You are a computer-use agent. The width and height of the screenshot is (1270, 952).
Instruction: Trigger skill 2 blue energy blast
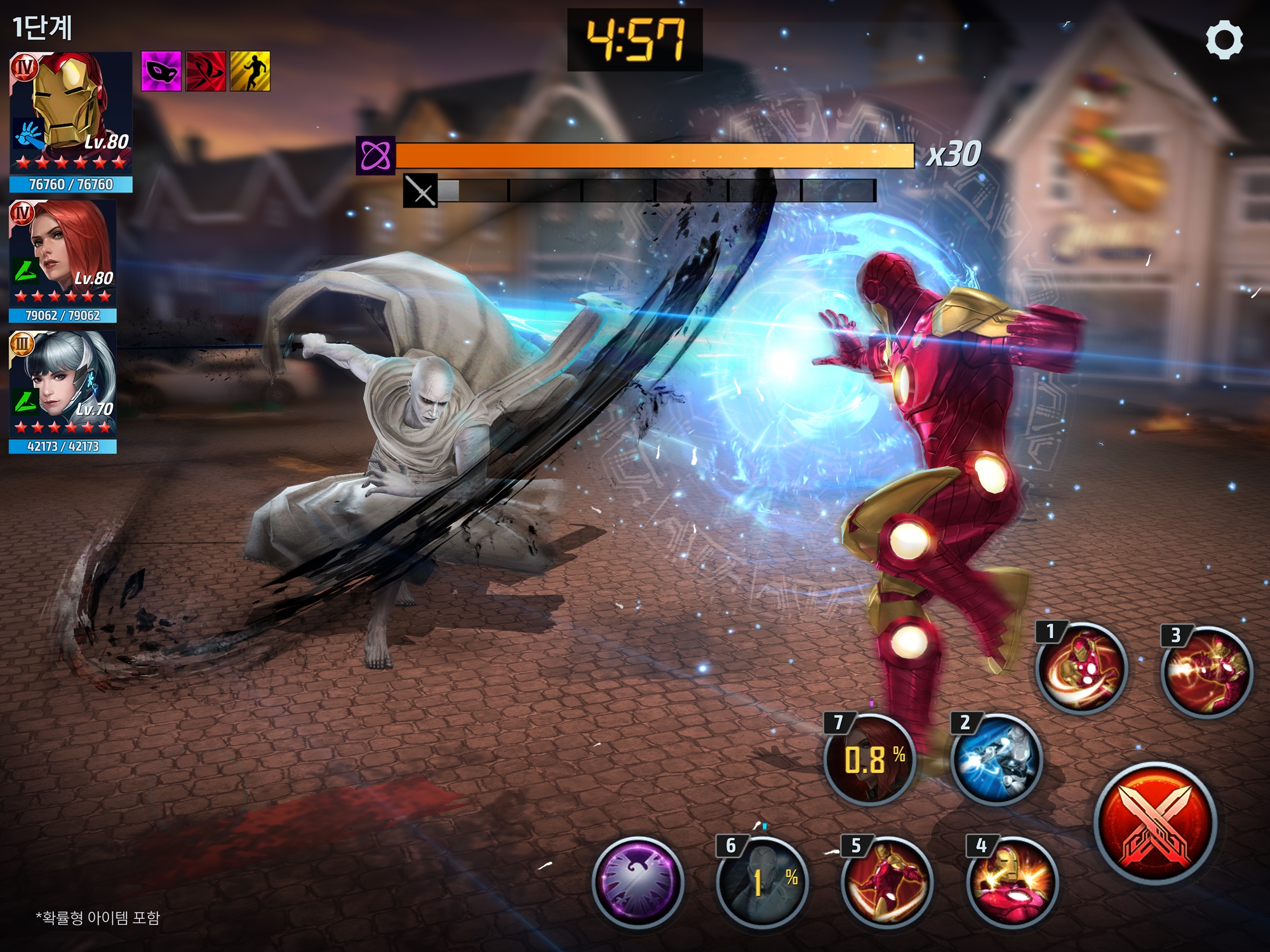(x=996, y=760)
